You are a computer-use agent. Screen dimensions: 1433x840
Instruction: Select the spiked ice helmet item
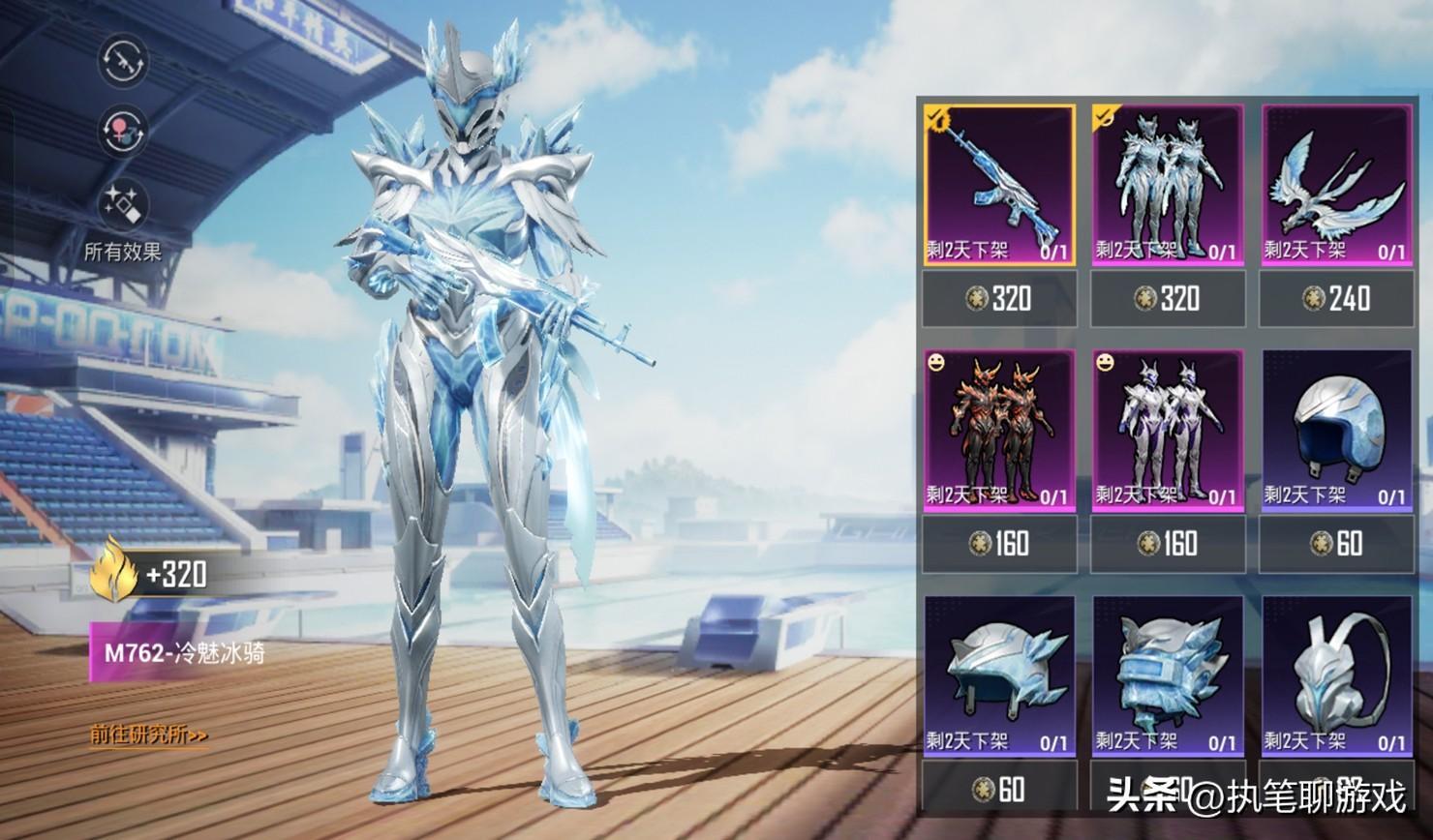999,676
